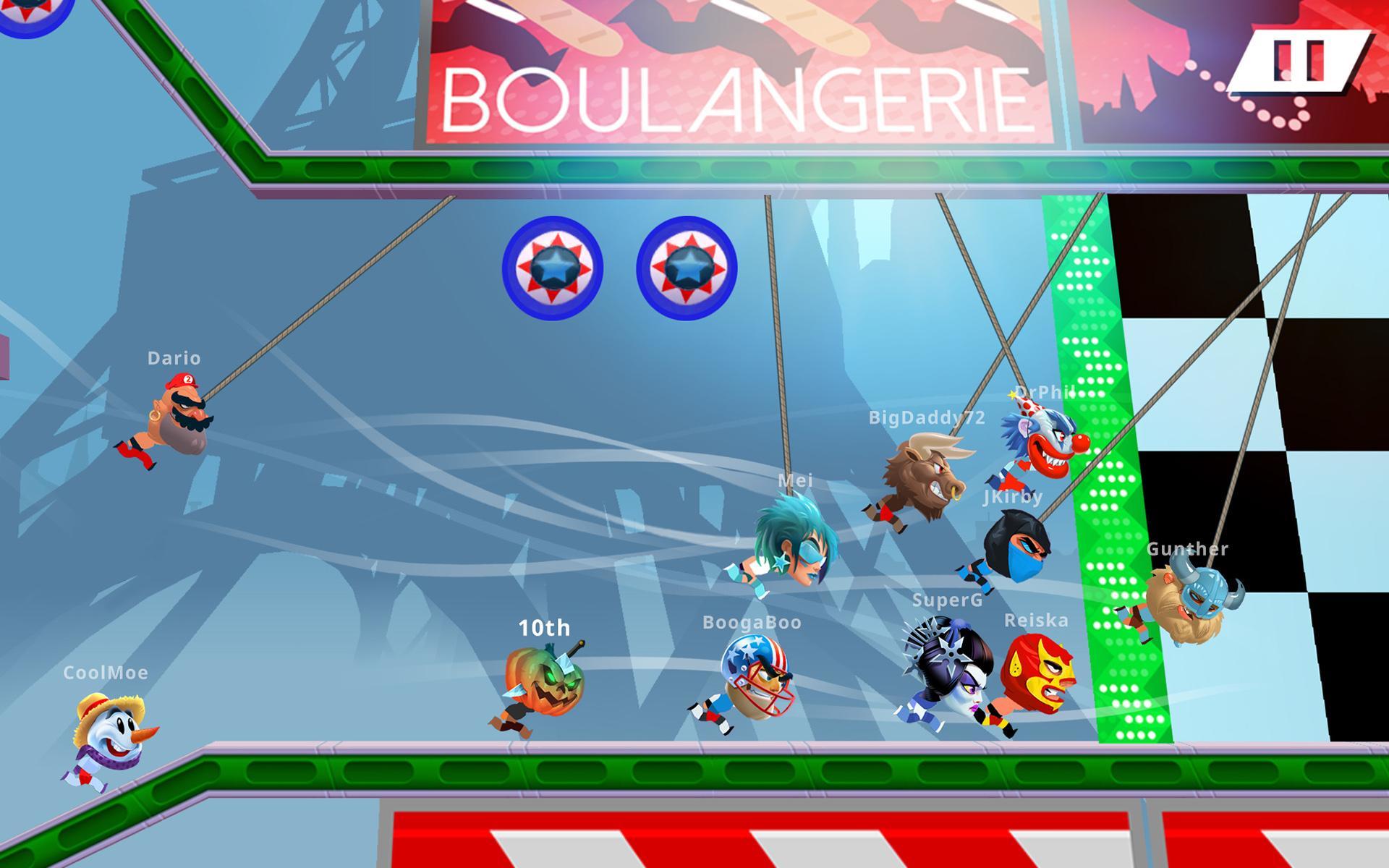Viewport: 1389px width, 868px height.
Task: Collect the right blue star token
Action: tap(687, 266)
